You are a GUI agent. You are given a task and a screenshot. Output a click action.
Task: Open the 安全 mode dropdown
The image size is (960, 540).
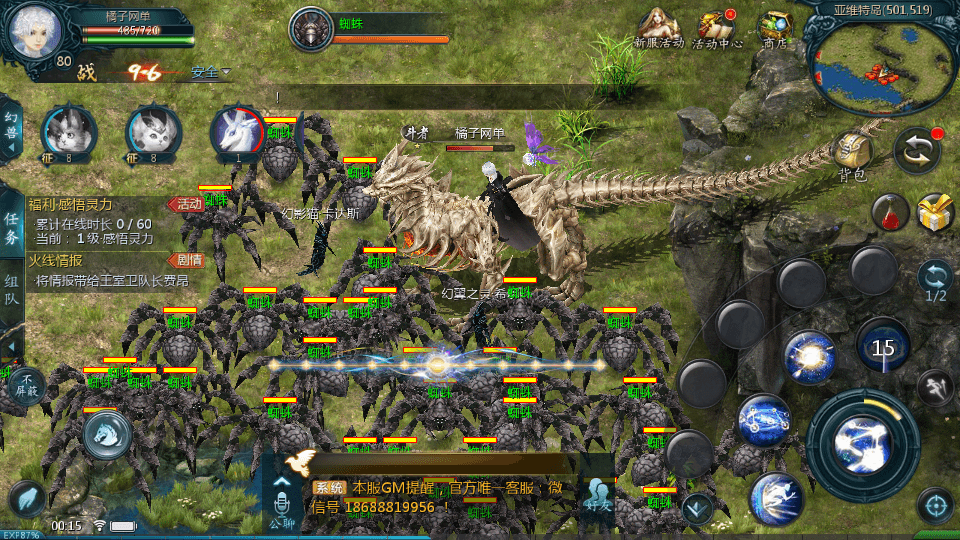210,72
